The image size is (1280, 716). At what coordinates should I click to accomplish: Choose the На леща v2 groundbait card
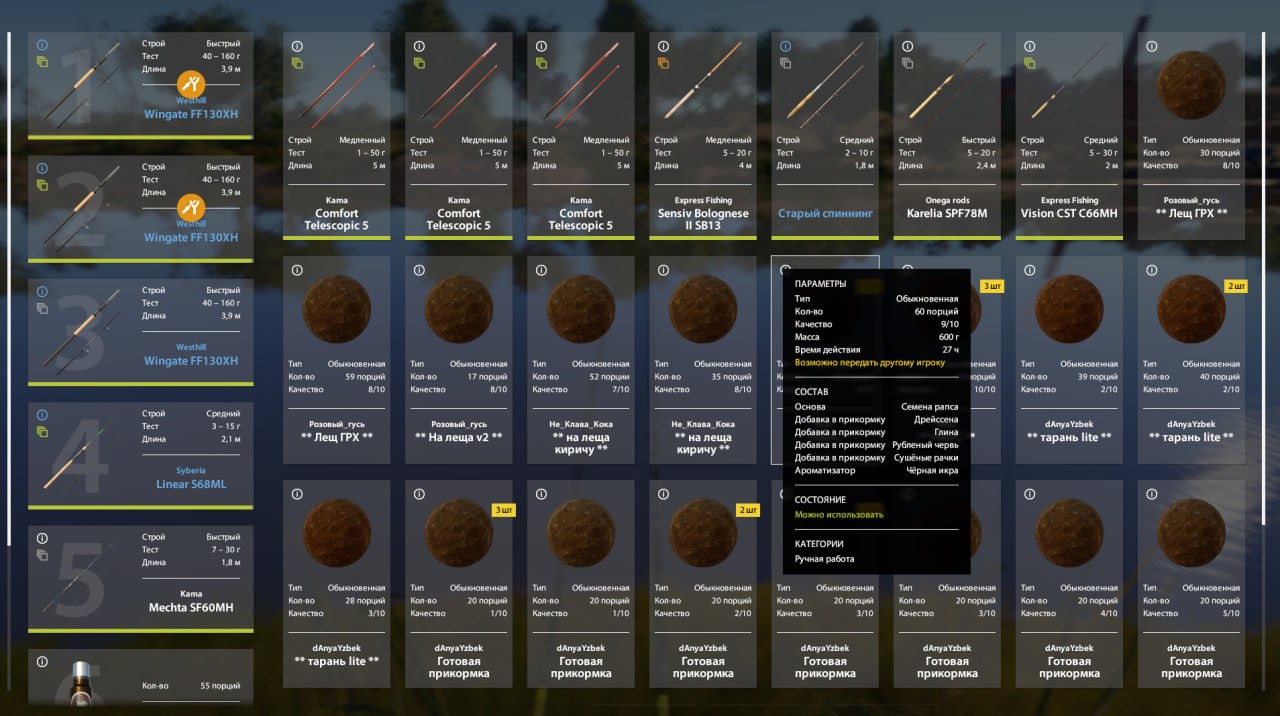pos(459,359)
